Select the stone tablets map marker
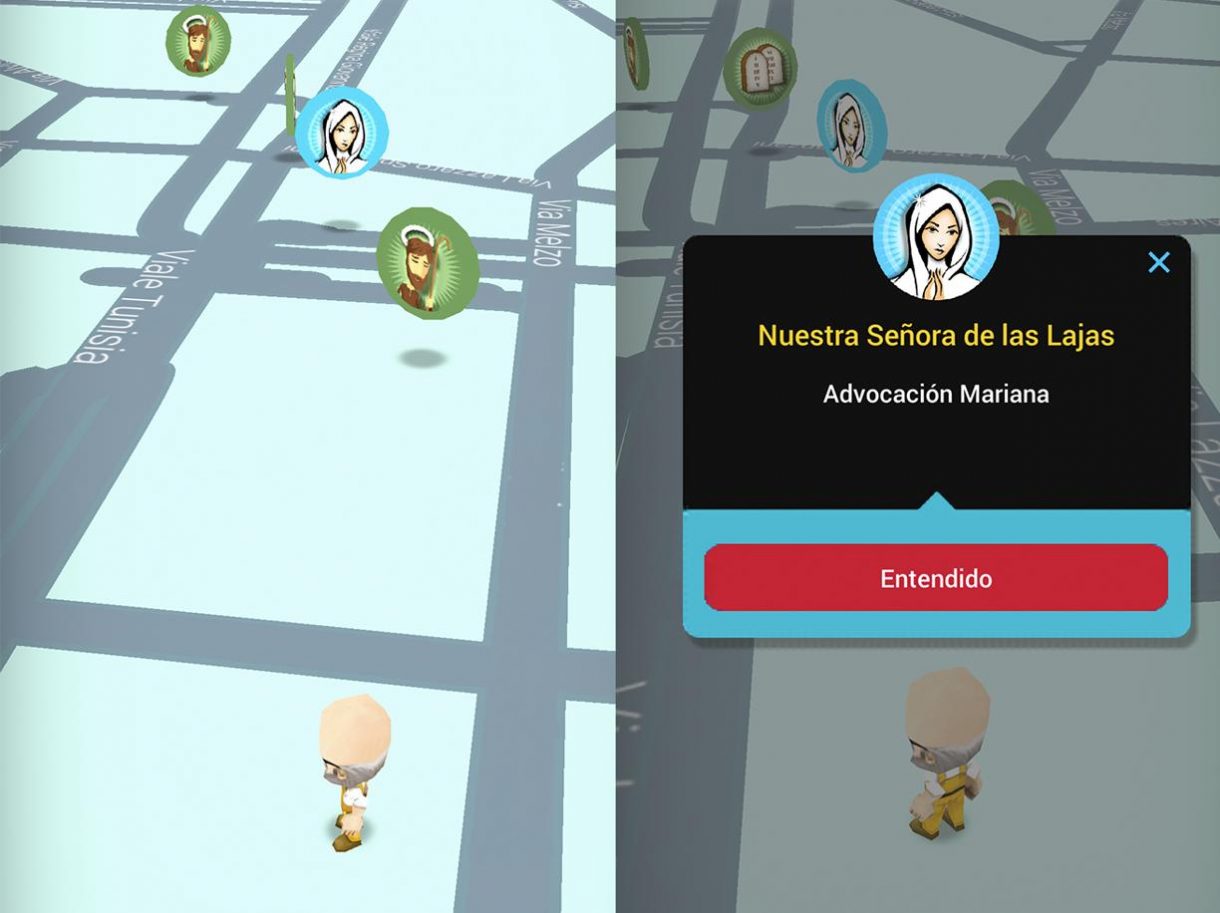This screenshot has width=1220, height=913. tap(759, 67)
